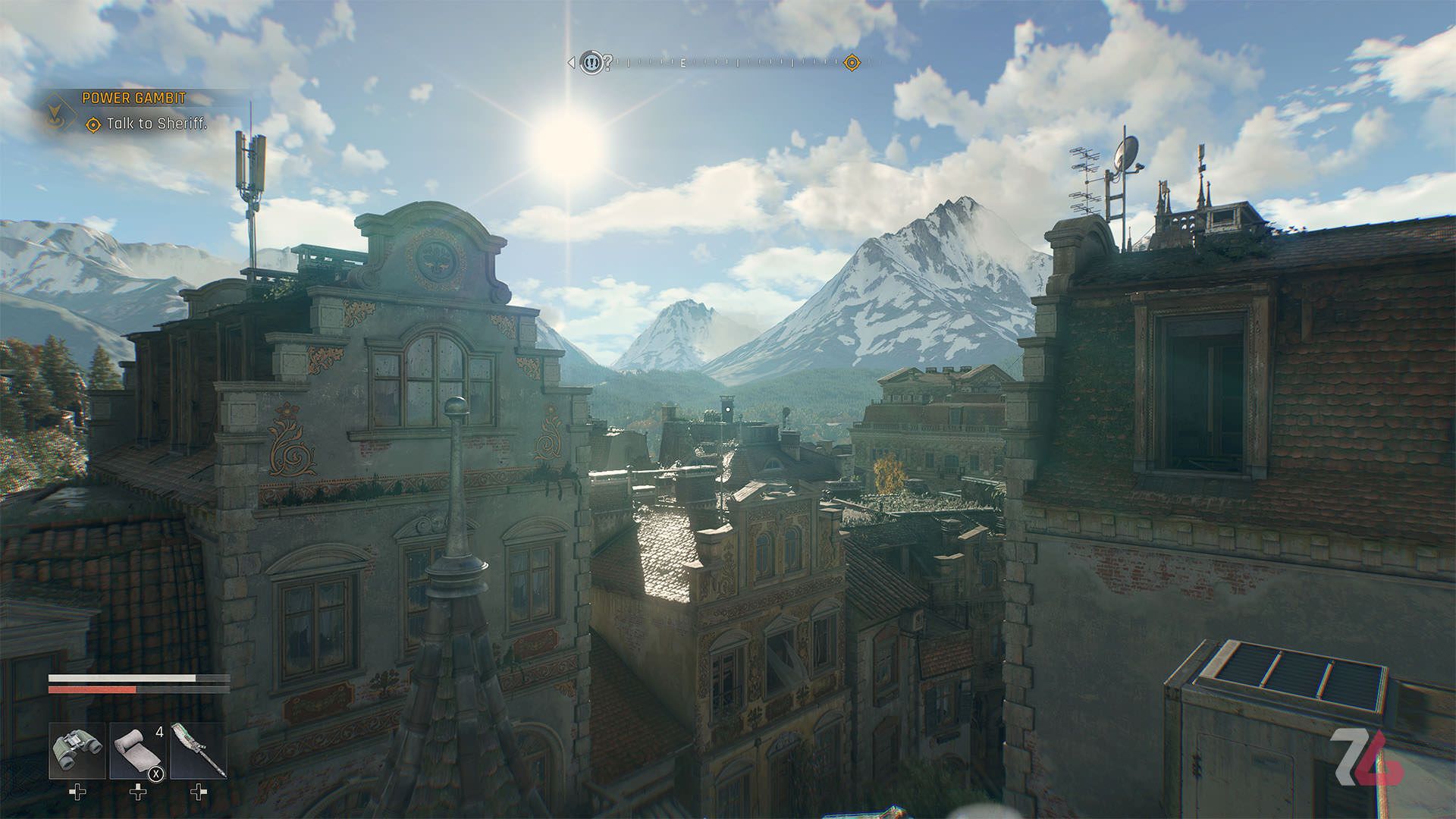1456x819 pixels.
Task: Toggle the d-pad indicator under the binoculars slot
Action: click(77, 792)
